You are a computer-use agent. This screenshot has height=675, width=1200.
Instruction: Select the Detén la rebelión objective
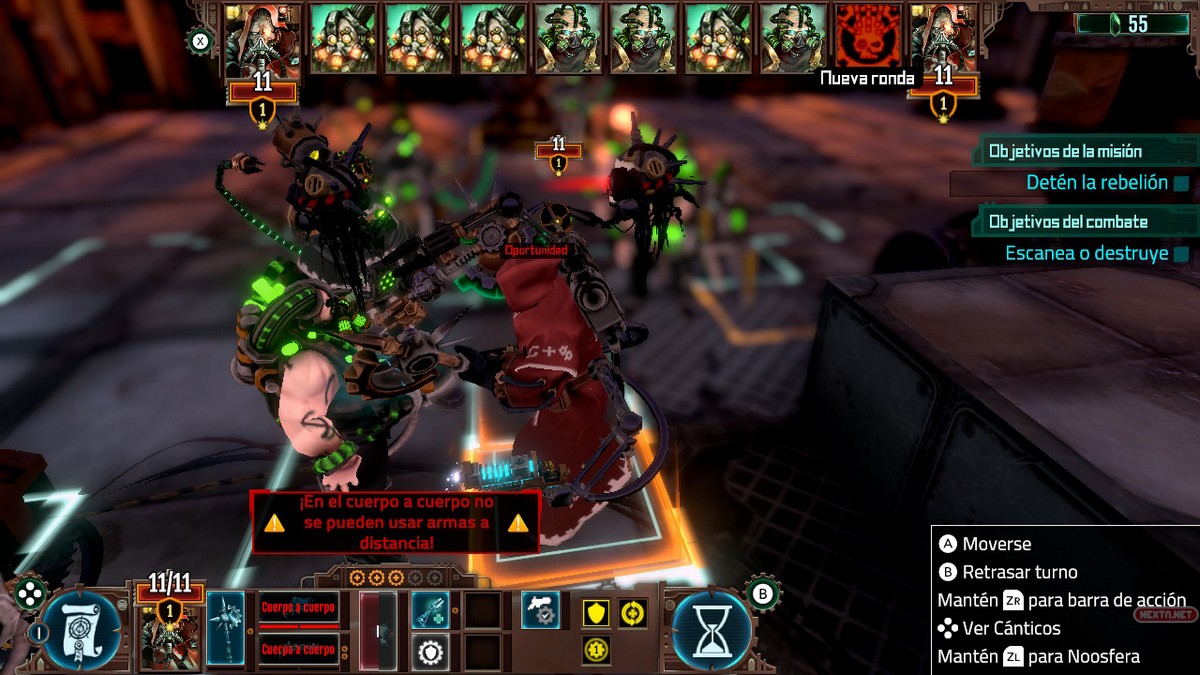[1096, 183]
